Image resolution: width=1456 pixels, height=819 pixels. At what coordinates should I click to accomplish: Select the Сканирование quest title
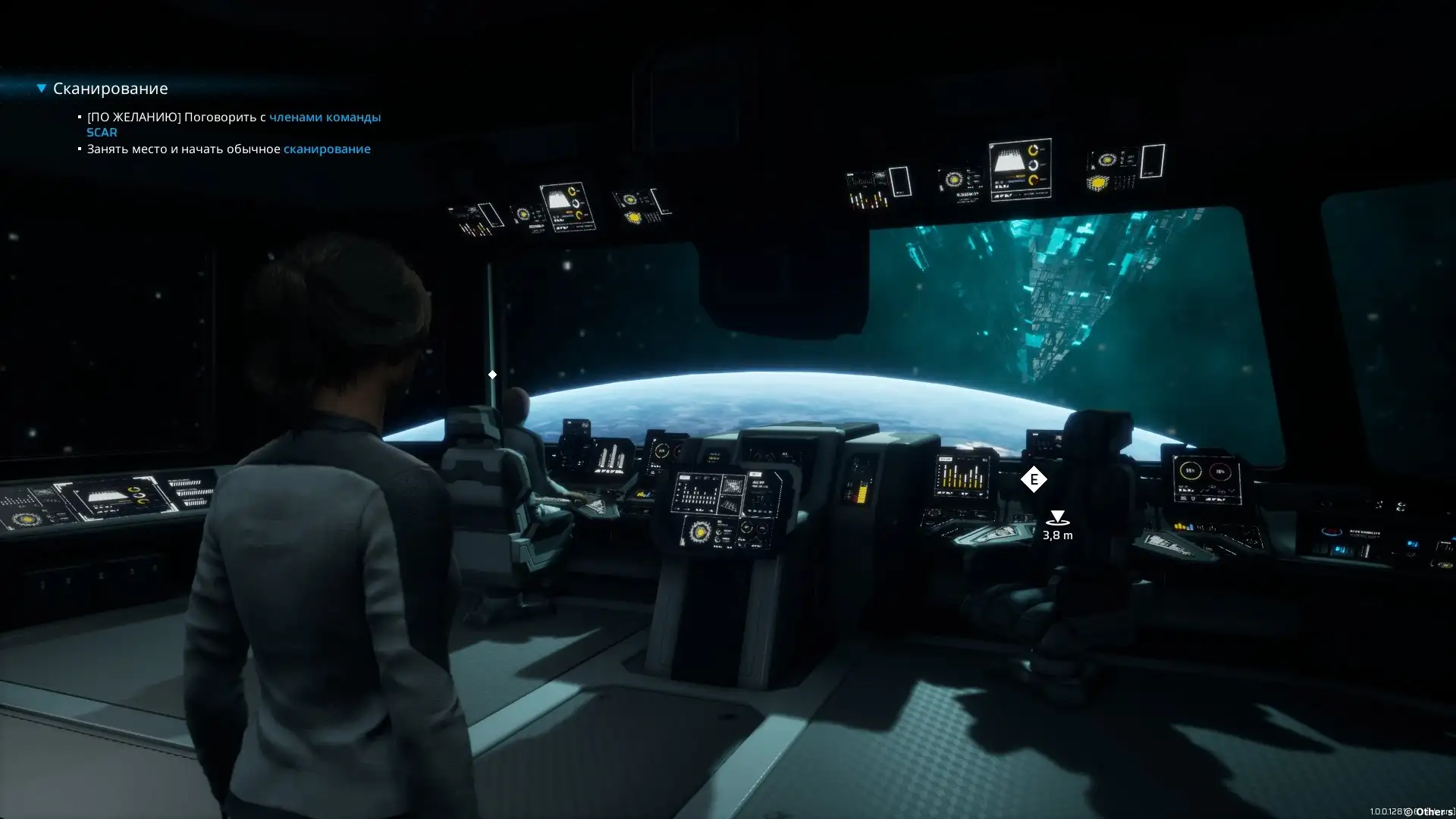110,89
